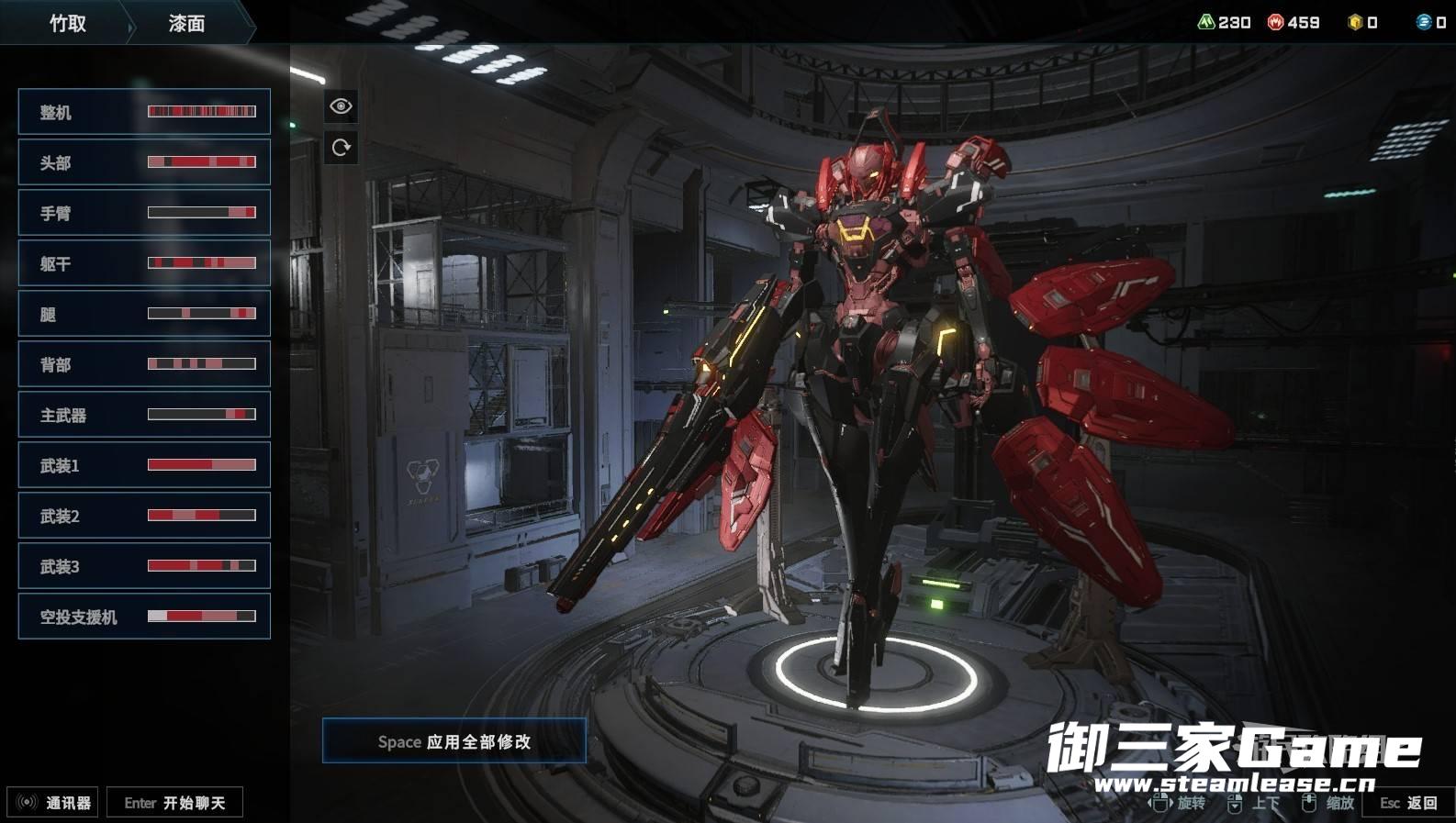1456x823 pixels.
Task: Select the 整机 whole-mech paint row
Action: (x=144, y=112)
